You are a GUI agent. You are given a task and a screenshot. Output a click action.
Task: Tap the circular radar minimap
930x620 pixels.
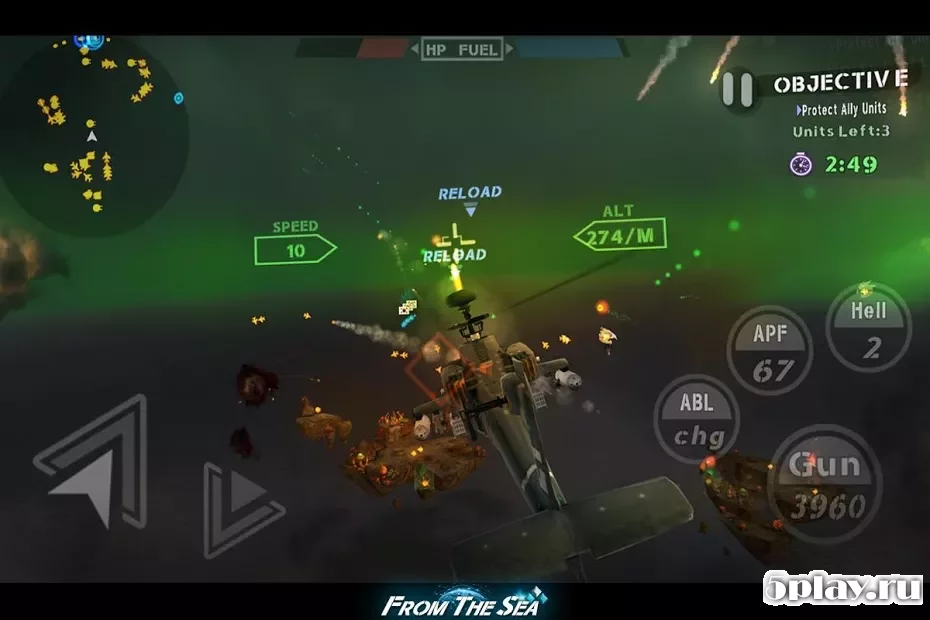[95, 137]
